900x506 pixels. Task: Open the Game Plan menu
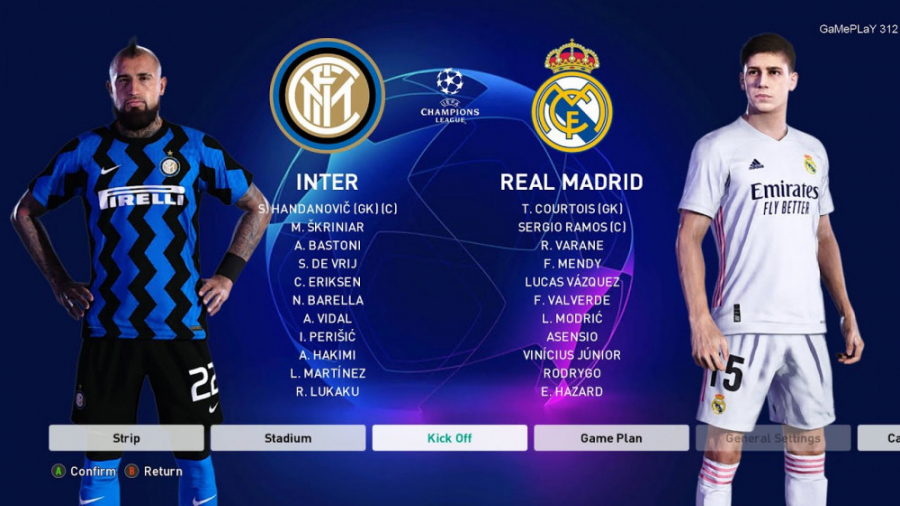coord(611,438)
